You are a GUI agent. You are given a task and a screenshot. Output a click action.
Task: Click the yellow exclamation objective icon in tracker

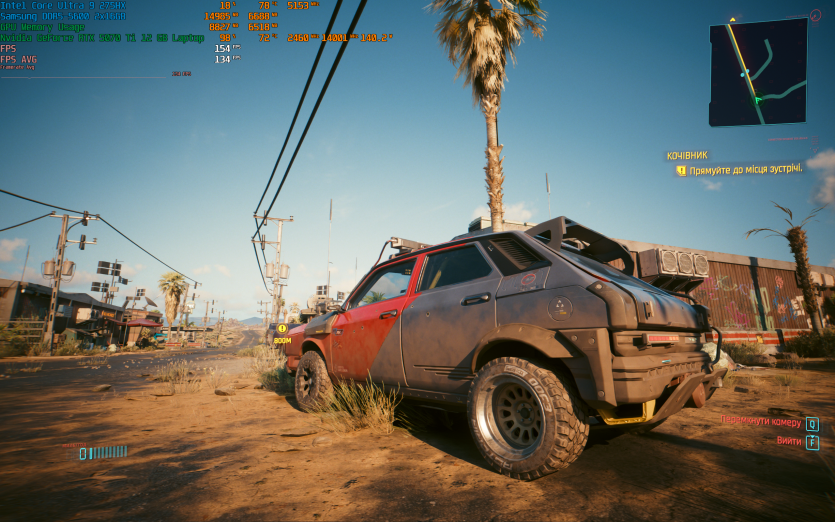(681, 171)
